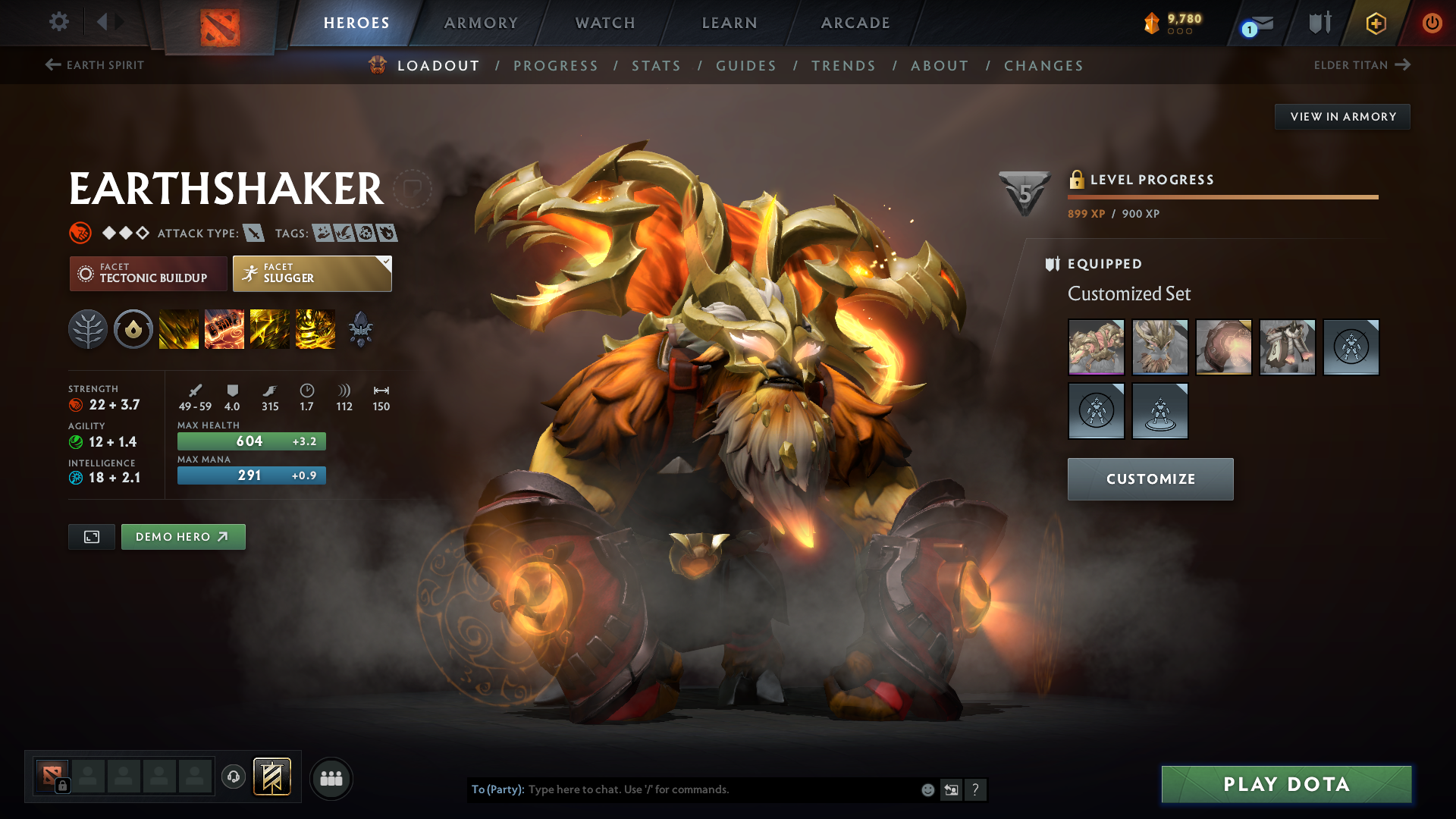Image resolution: width=1456 pixels, height=819 pixels.
Task: Open the Watch tab
Action: click(x=605, y=23)
